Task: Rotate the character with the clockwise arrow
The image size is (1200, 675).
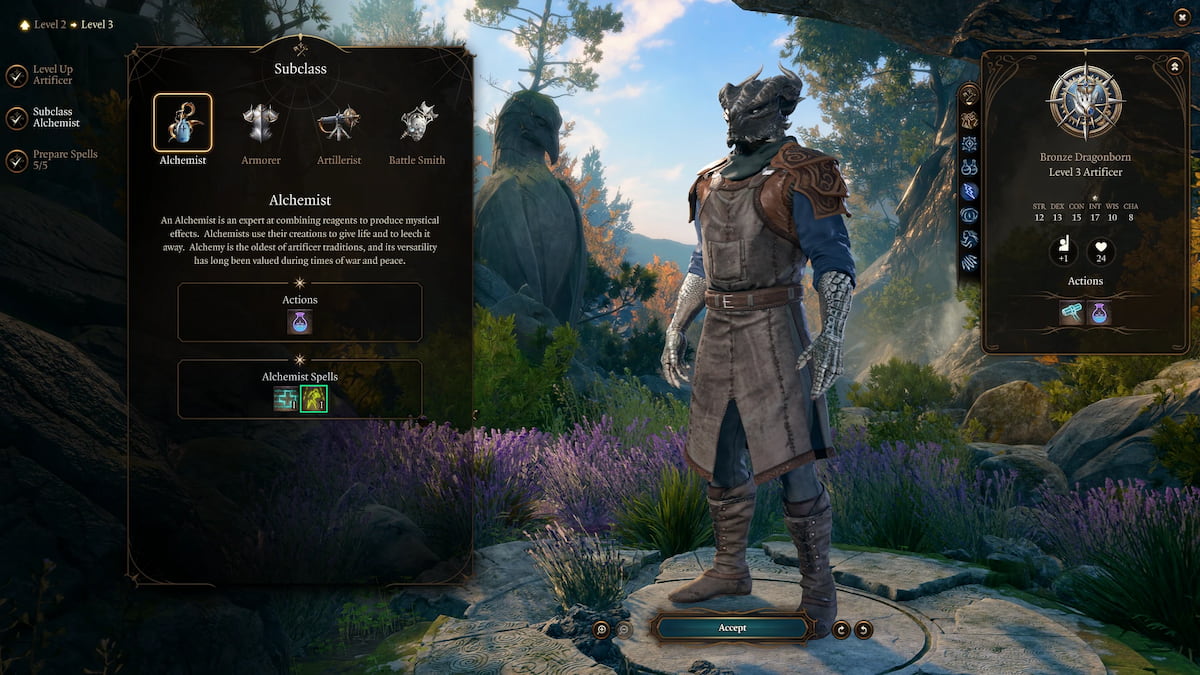Action: [841, 629]
